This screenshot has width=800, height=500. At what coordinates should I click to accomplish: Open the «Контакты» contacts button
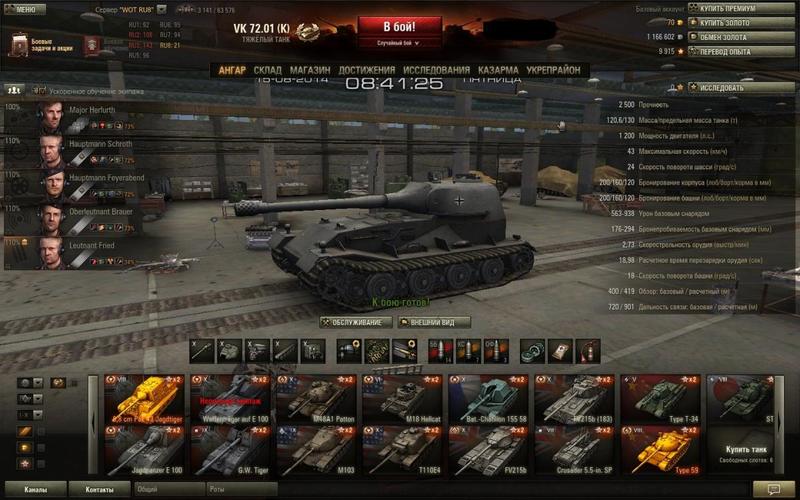(99, 490)
